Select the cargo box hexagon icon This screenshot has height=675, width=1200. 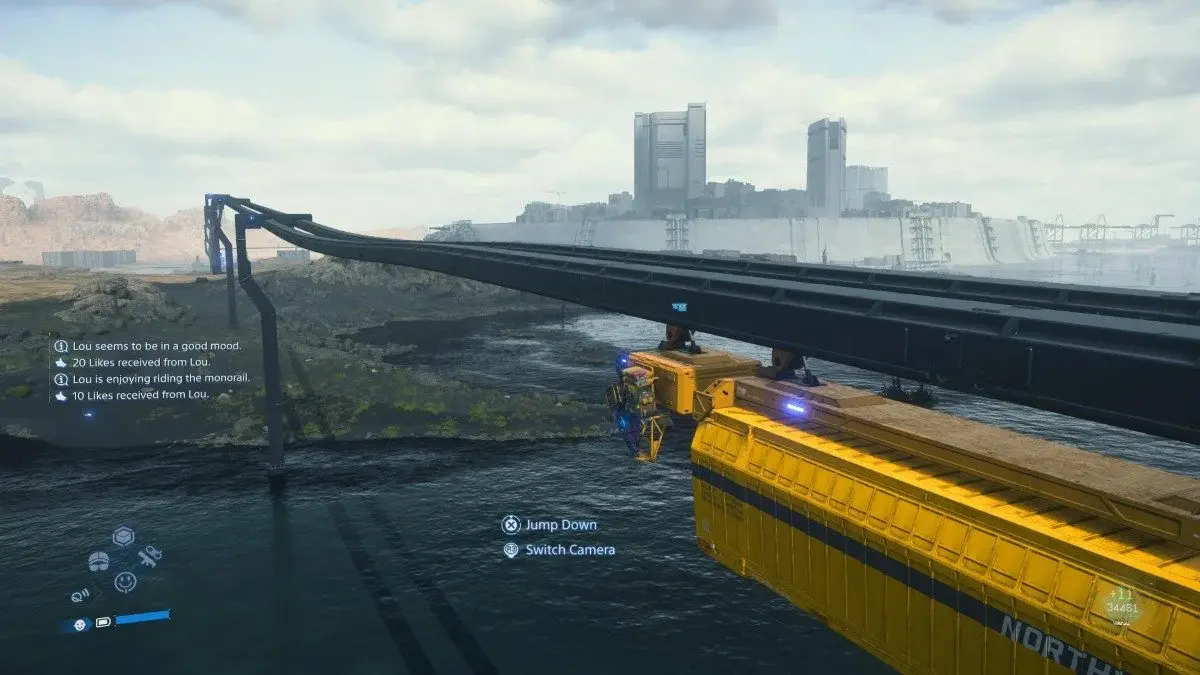tap(123, 536)
